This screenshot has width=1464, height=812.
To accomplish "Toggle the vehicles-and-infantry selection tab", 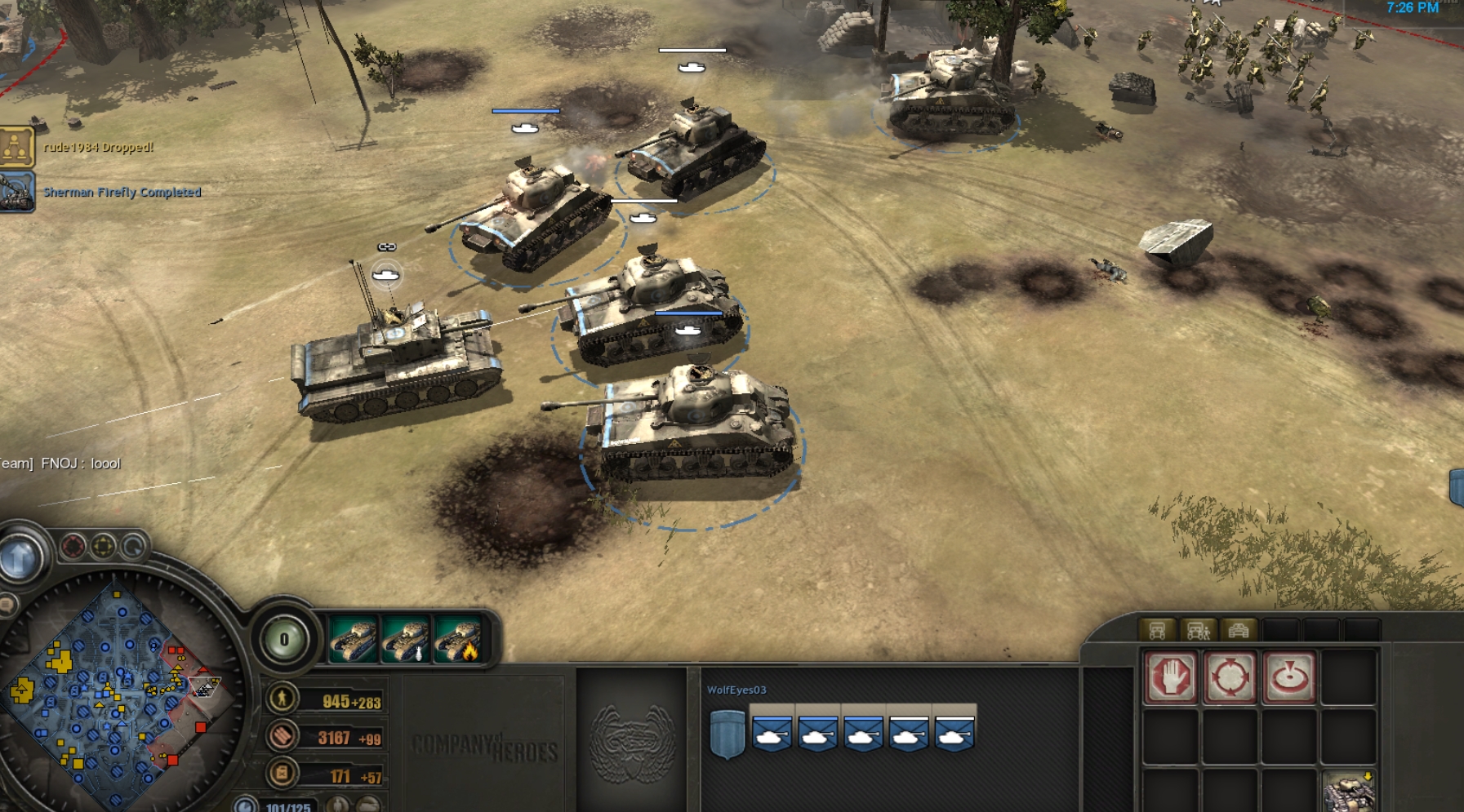I will tap(1198, 632).
